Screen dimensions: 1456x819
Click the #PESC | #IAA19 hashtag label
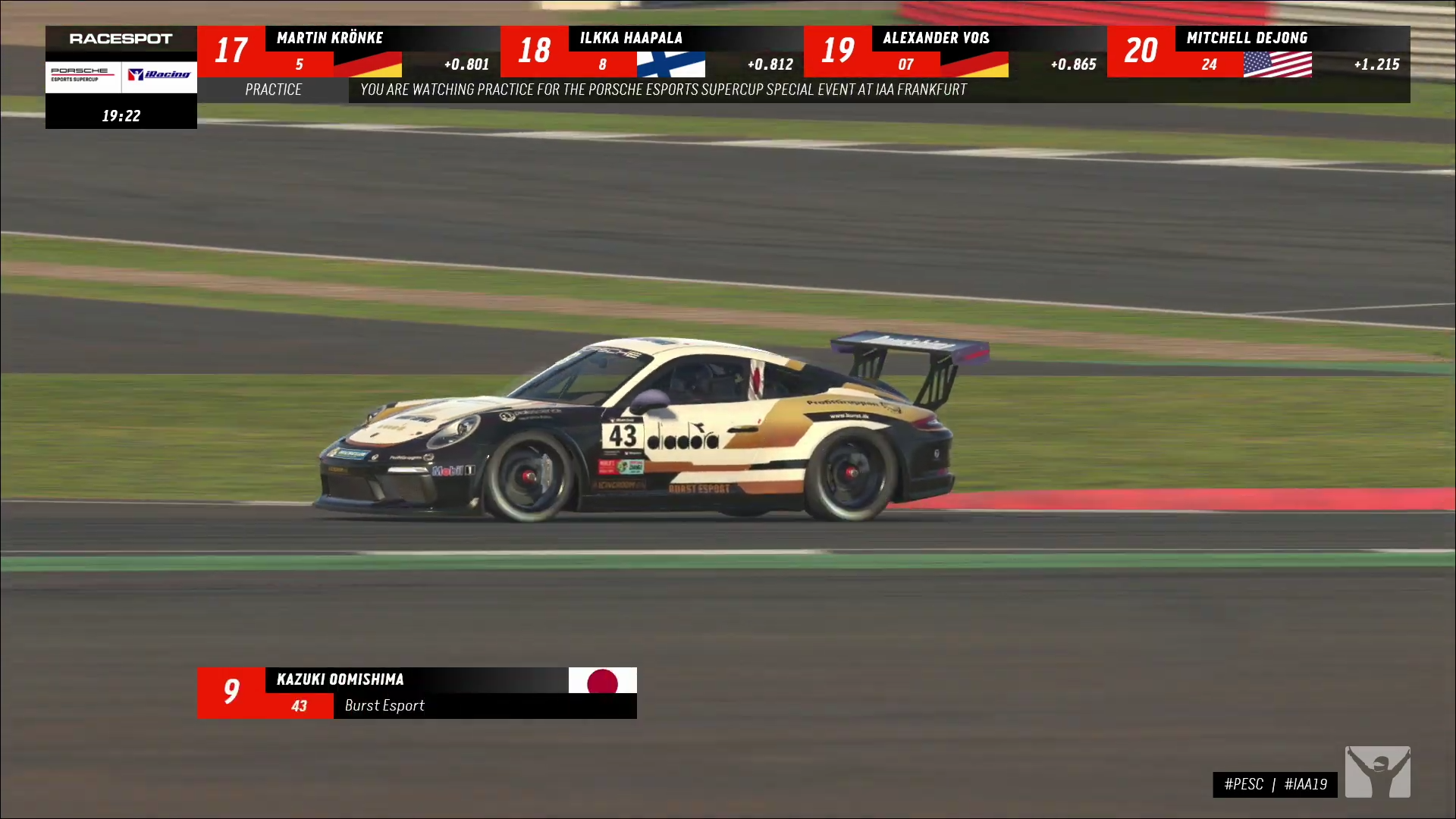click(1275, 784)
